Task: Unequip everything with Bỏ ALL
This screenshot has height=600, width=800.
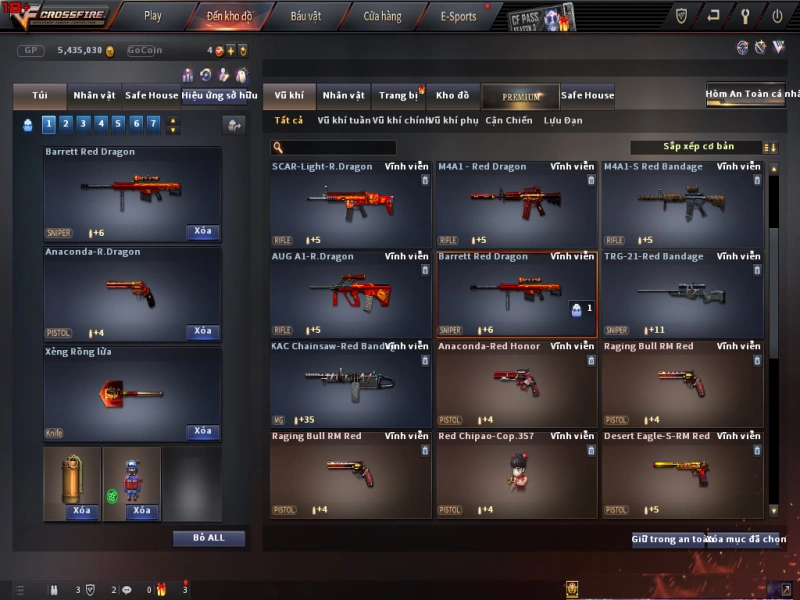Action: (x=209, y=538)
